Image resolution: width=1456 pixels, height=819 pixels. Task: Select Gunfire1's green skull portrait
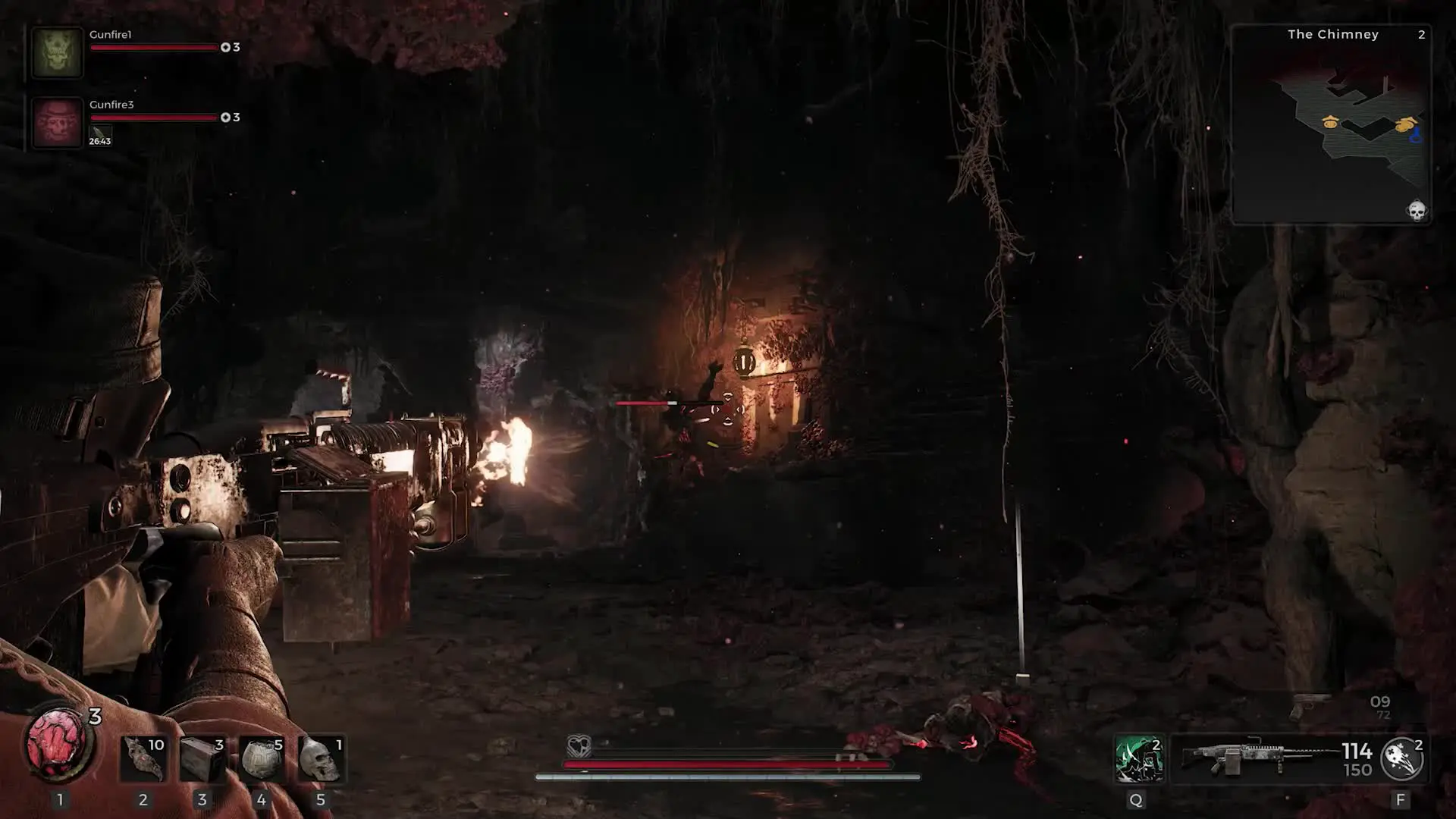(x=57, y=52)
